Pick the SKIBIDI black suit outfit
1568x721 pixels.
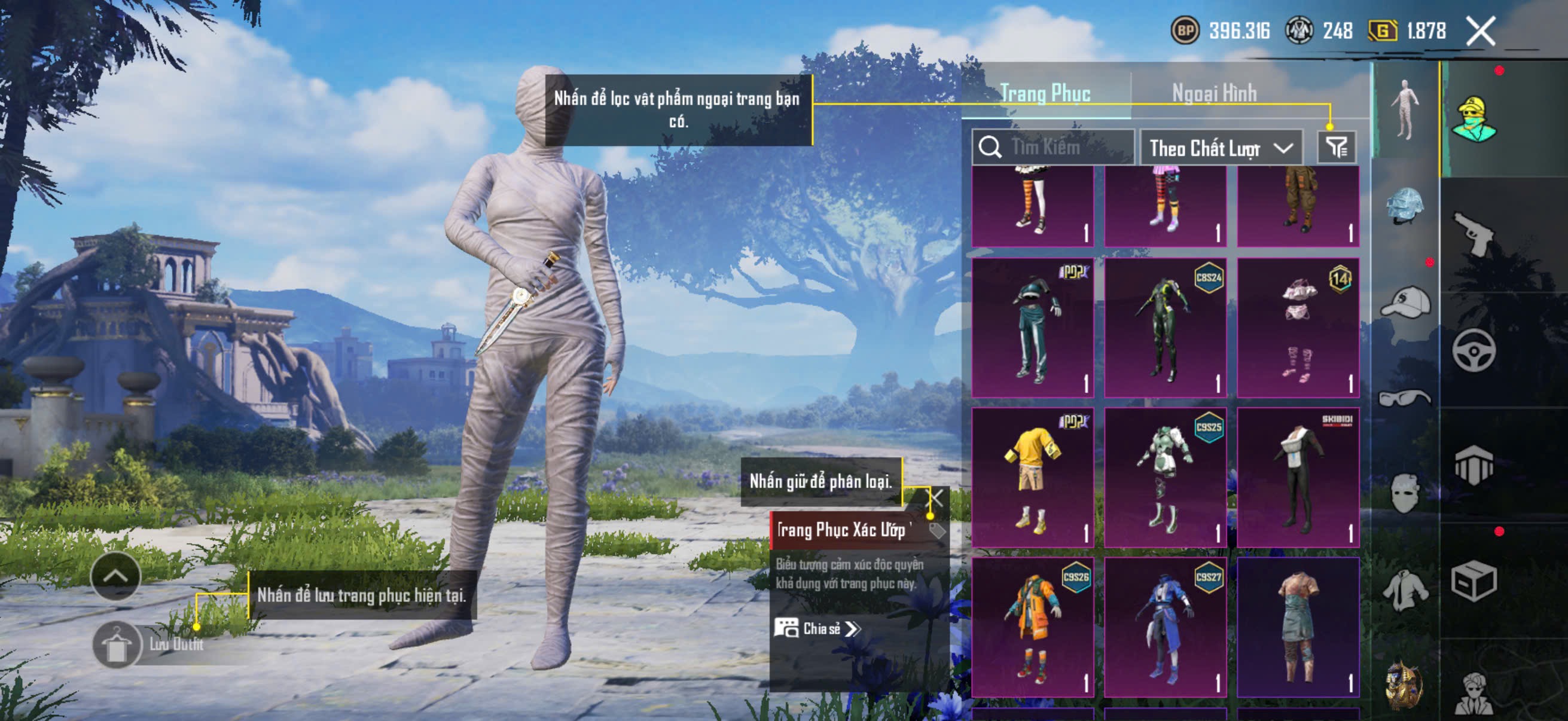pos(1298,478)
